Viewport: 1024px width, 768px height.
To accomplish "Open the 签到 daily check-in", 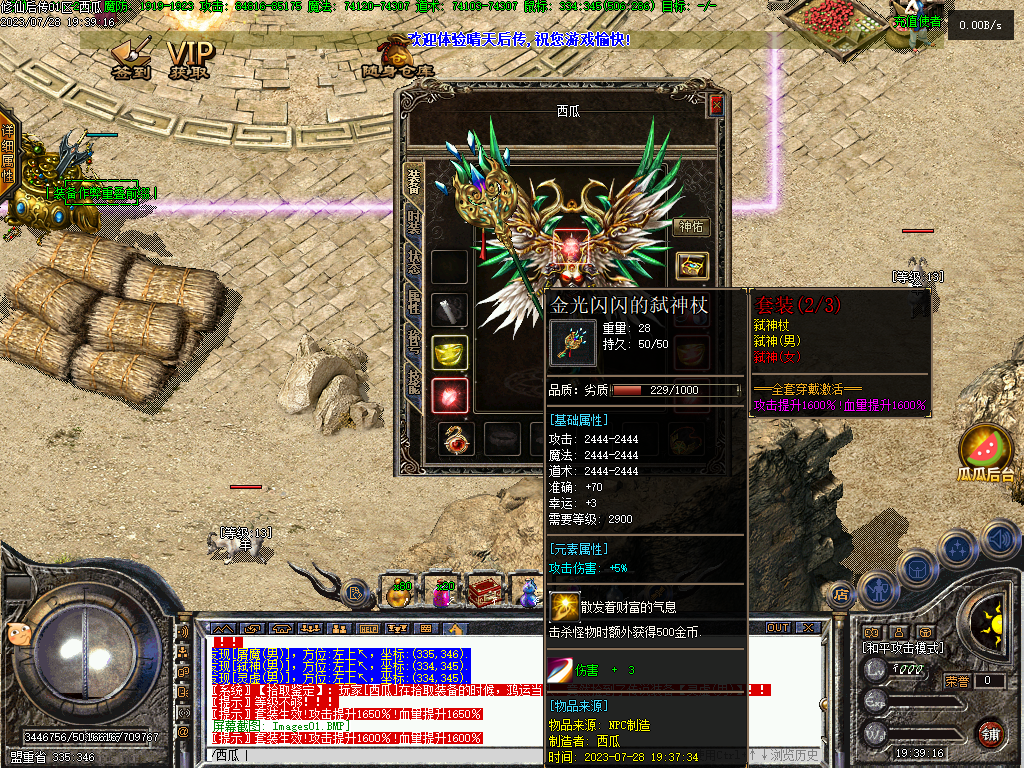I will 132,60.
